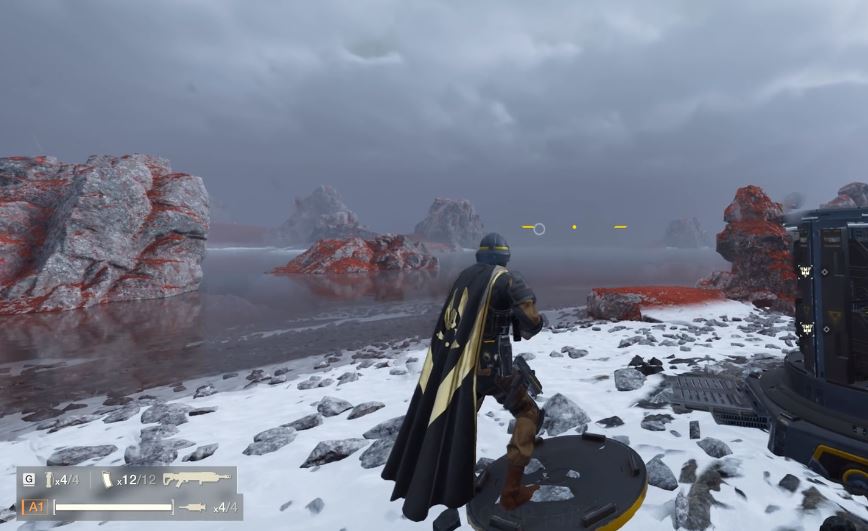Select the assault rifle weapon icon
Screen dimensions: 868x531
pyautogui.click(x=196, y=479)
